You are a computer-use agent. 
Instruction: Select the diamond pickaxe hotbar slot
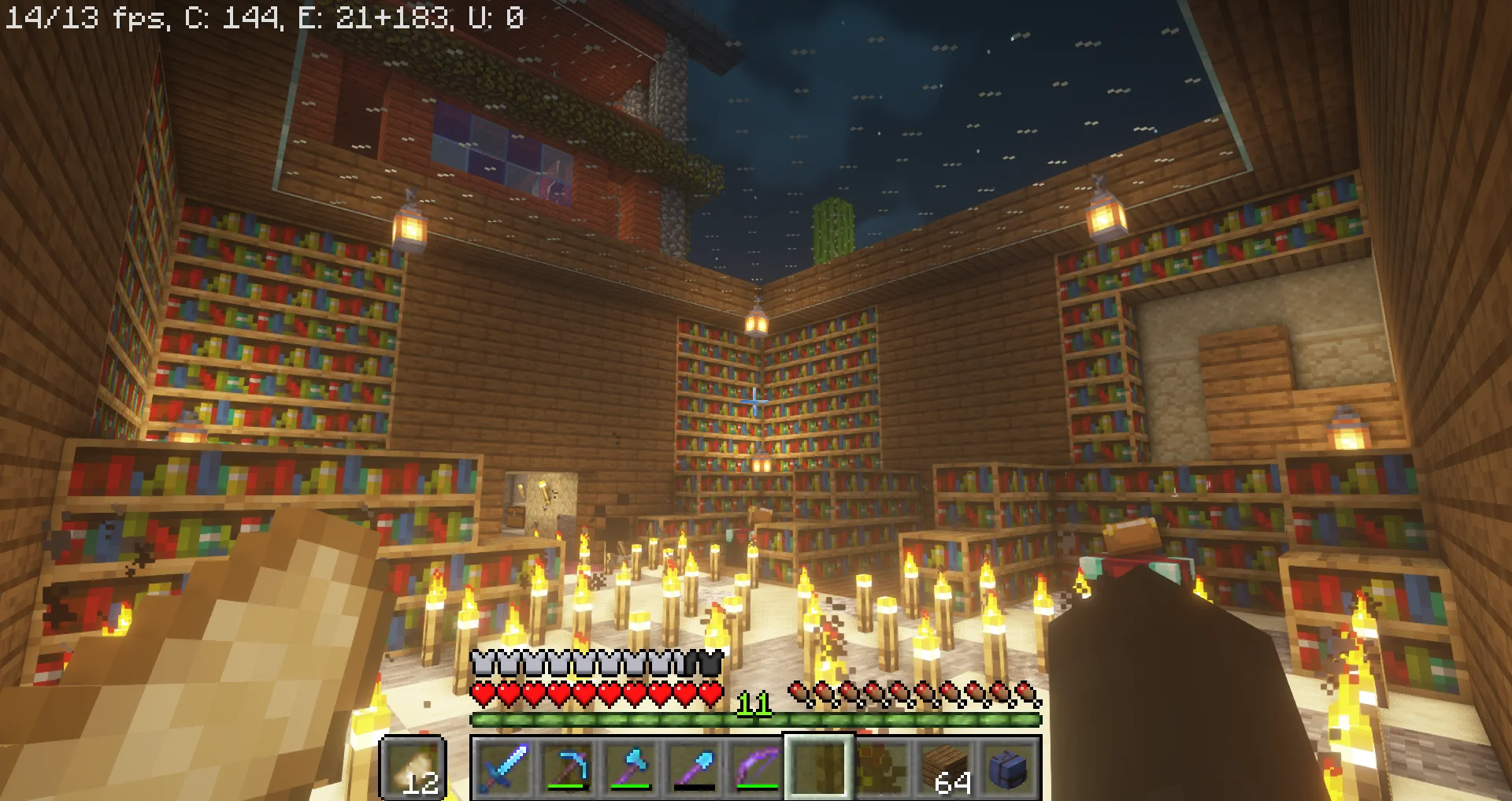[x=567, y=767]
